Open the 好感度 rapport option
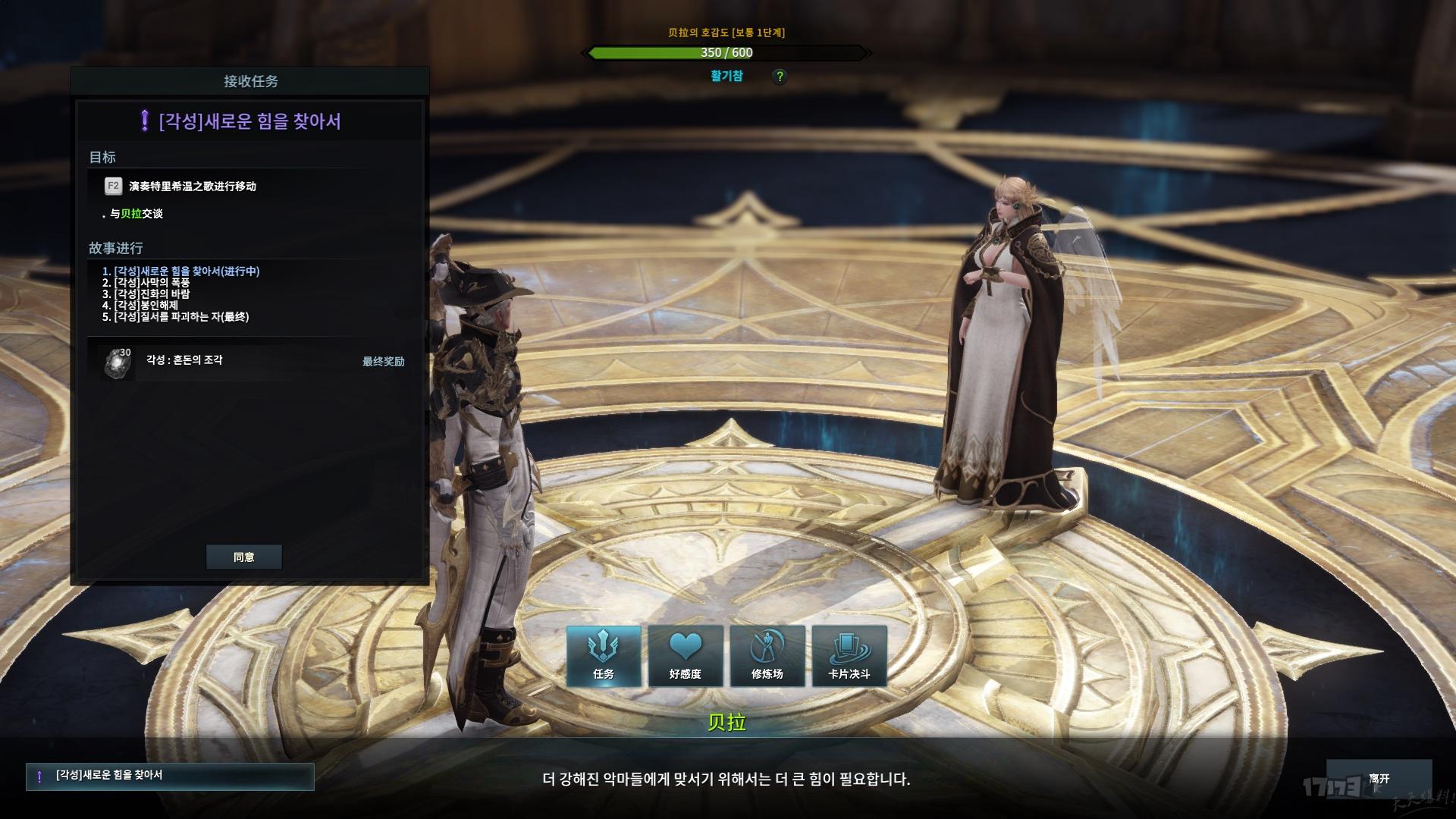Screen dimensions: 1456x819 pyautogui.click(x=686, y=657)
